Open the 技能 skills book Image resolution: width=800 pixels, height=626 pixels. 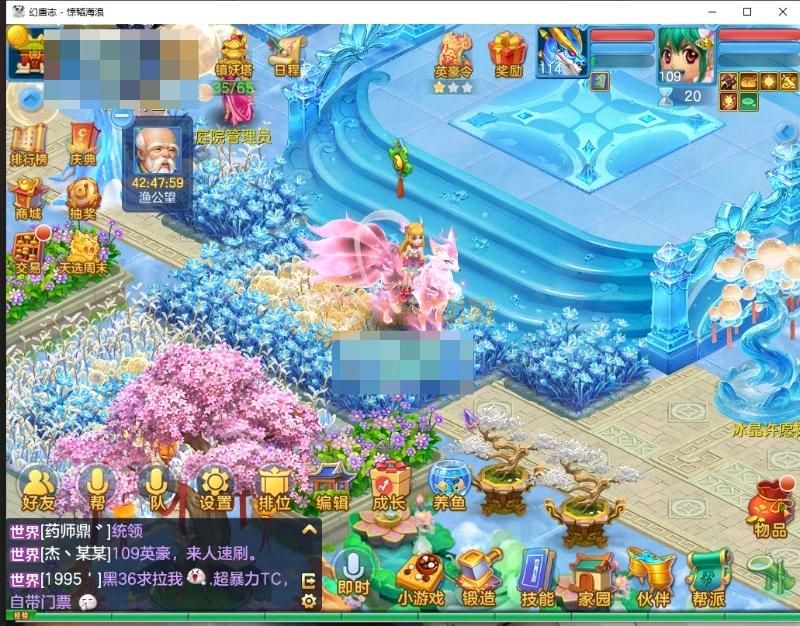(x=537, y=578)
